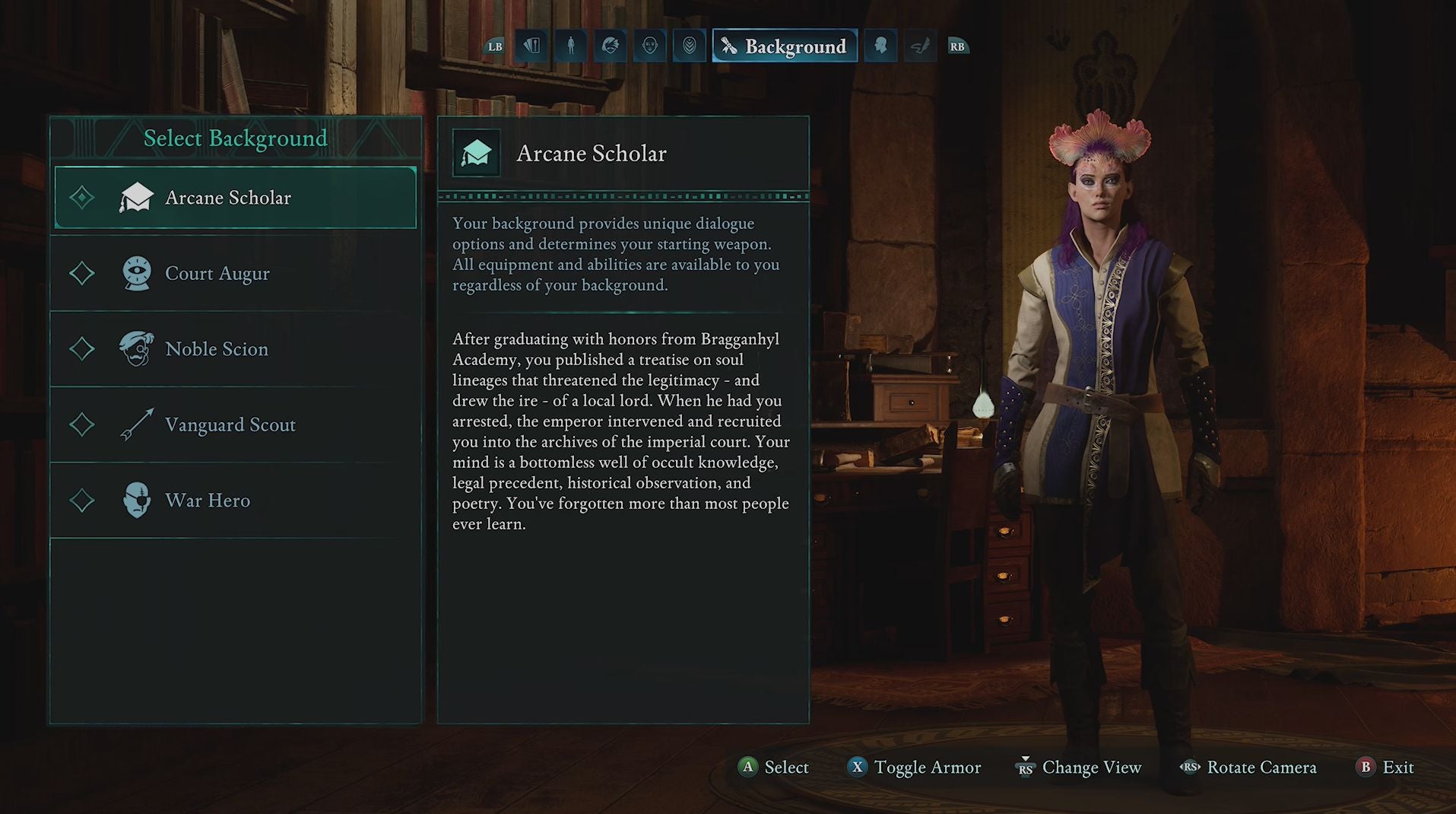Viewport: 1456px width, 814px height.
Task: Open the face customization tab
Action: pyautogui.click(x=649, y=46)
